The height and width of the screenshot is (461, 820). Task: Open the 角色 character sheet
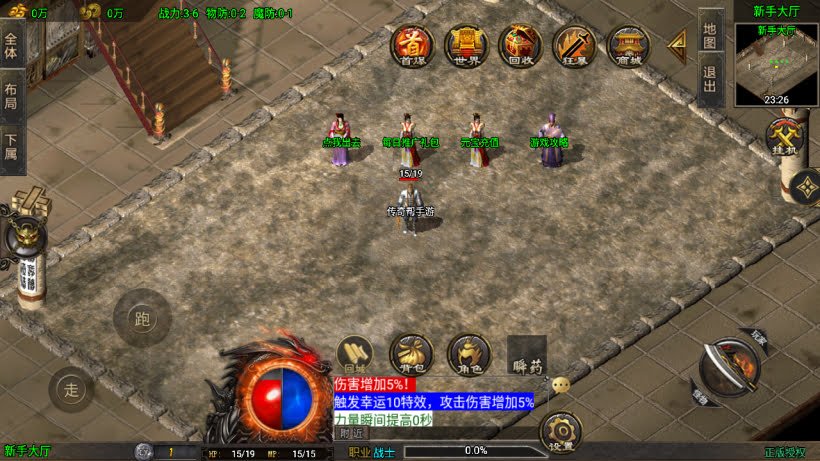pos(468,355)
